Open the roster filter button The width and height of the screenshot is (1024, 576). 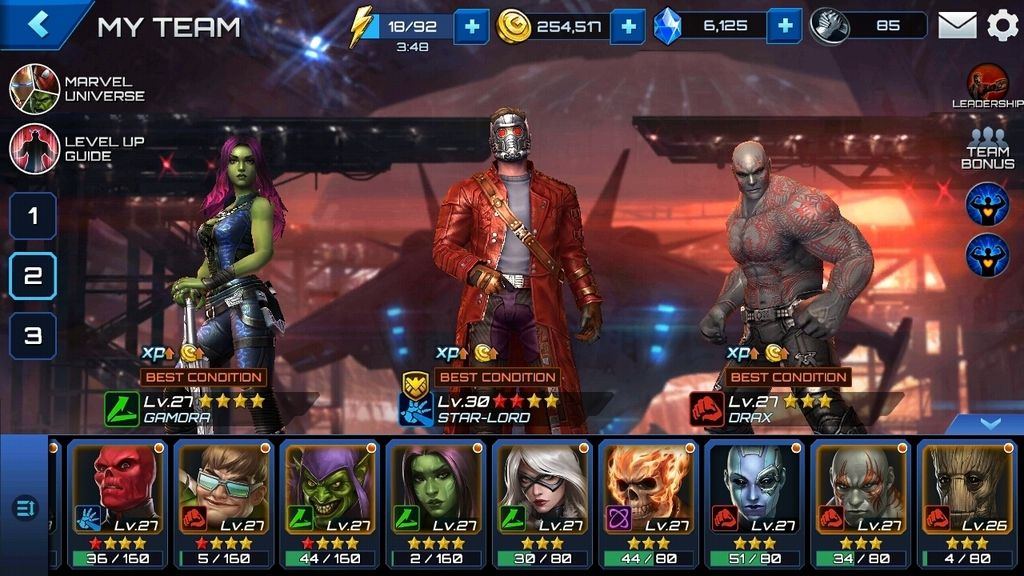24,508
